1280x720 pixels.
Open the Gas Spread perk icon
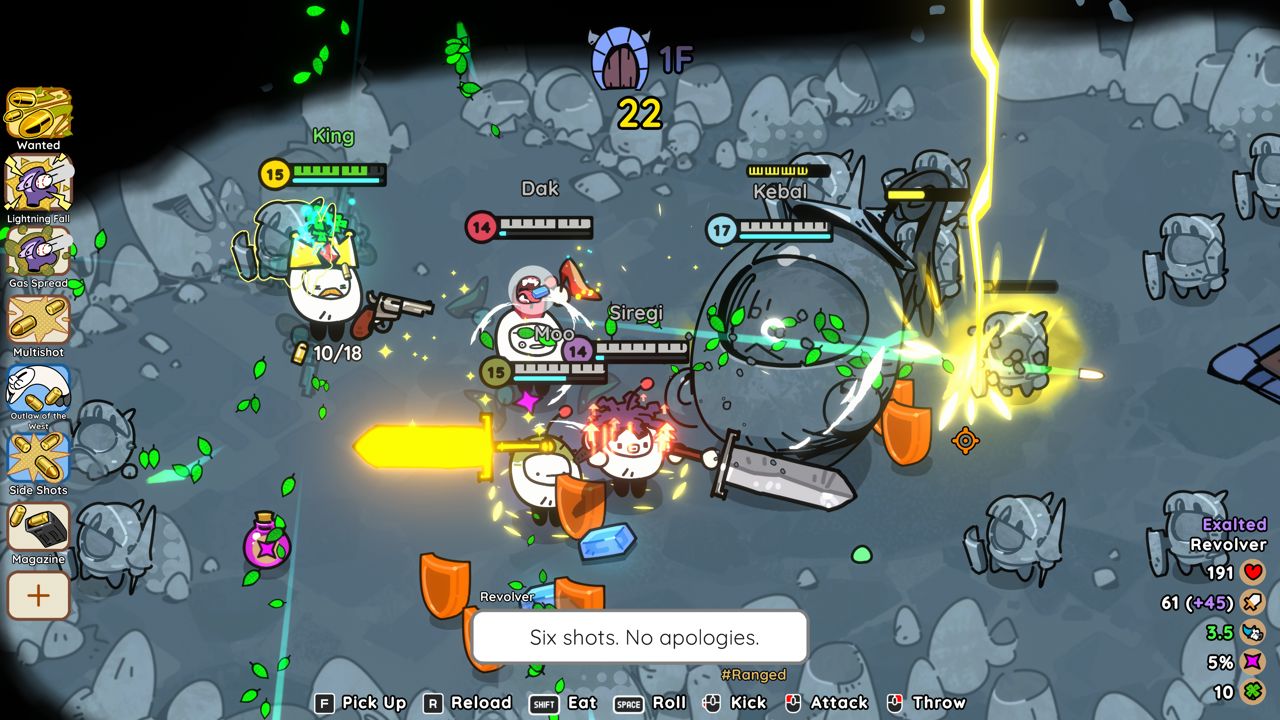click(x=39, y=251)
